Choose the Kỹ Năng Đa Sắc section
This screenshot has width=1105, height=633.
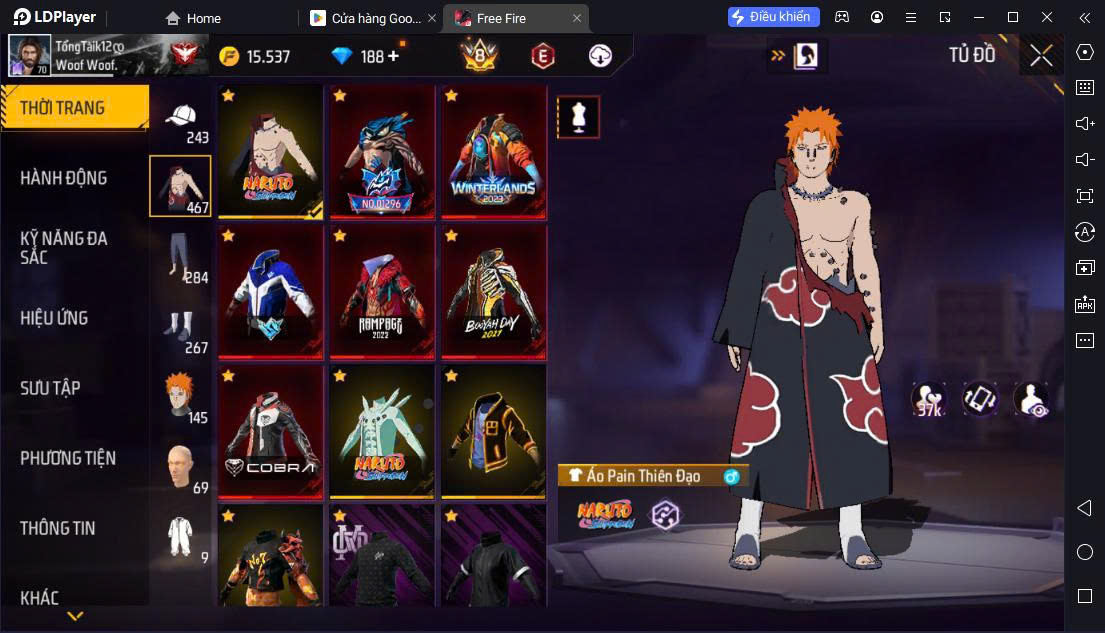click(64, 248)
